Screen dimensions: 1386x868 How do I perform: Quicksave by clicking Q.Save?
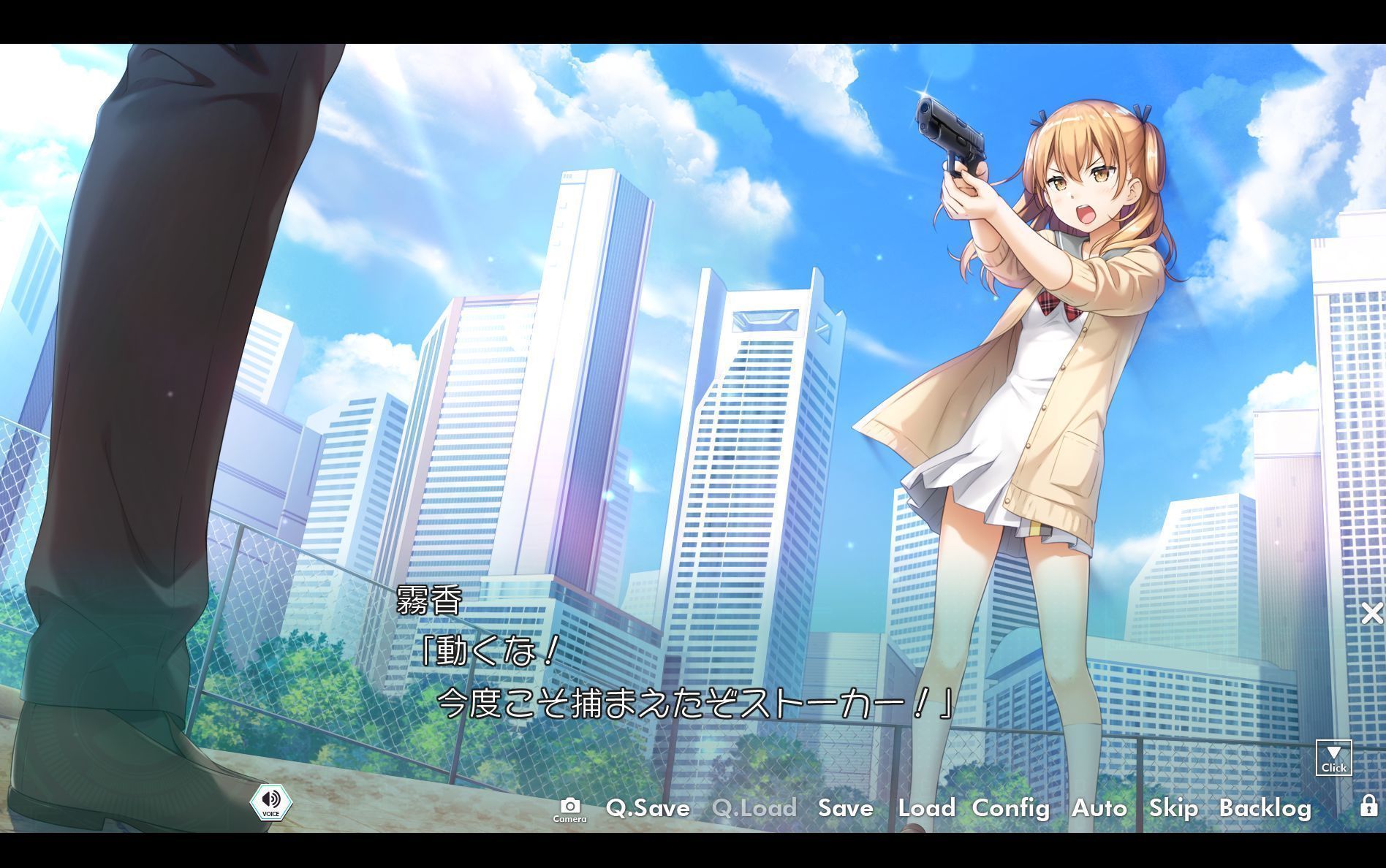click(x=648, y=809)
